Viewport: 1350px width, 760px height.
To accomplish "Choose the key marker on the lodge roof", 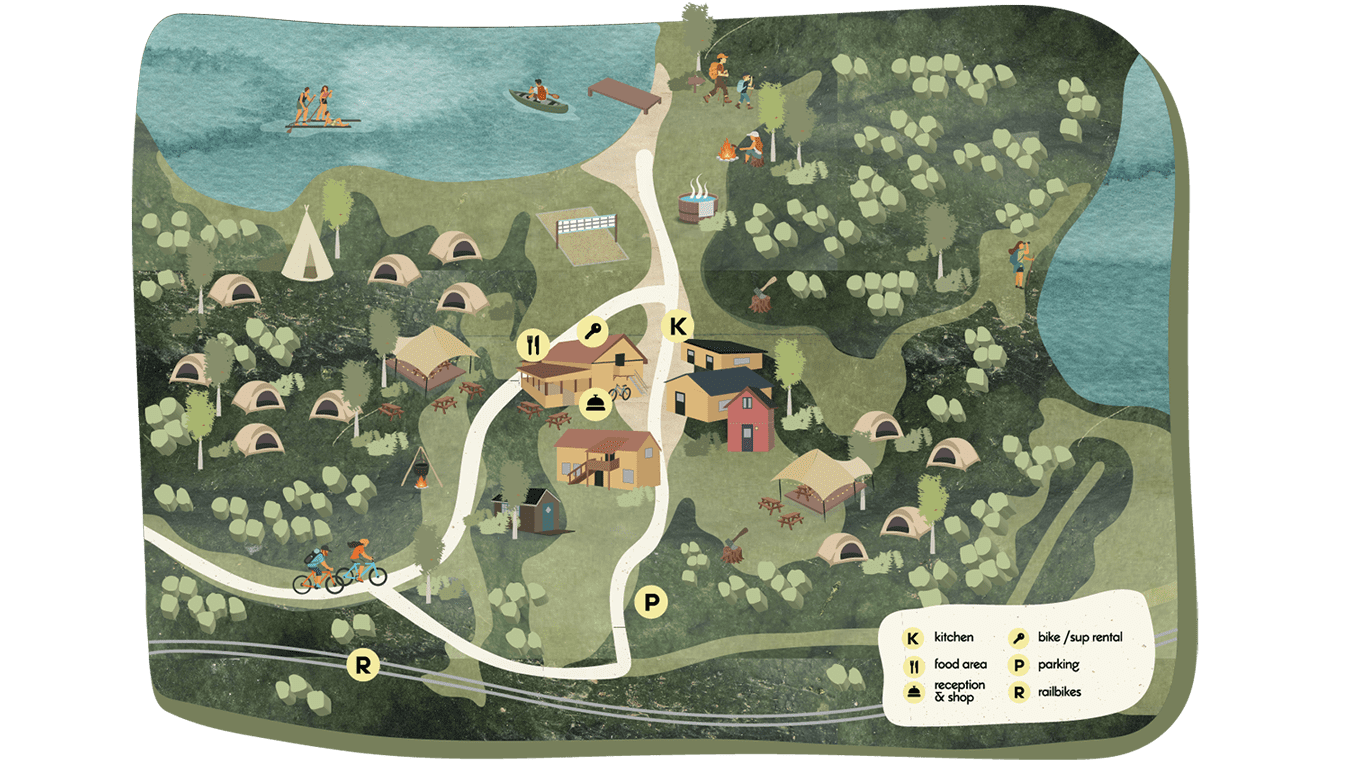I will (592, 331).
